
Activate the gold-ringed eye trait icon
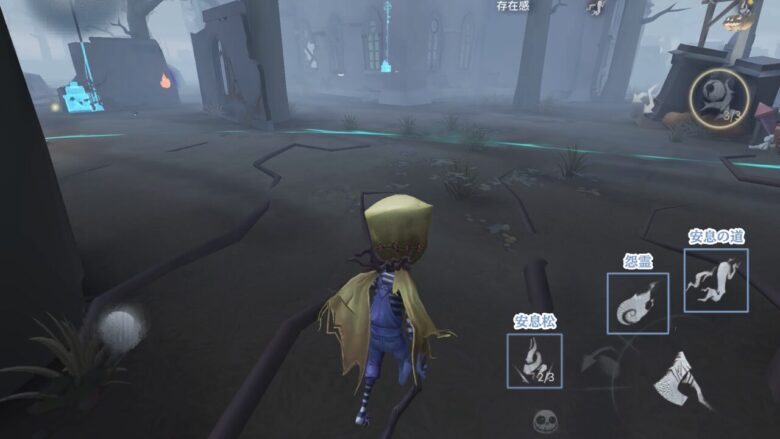(719, 99)
